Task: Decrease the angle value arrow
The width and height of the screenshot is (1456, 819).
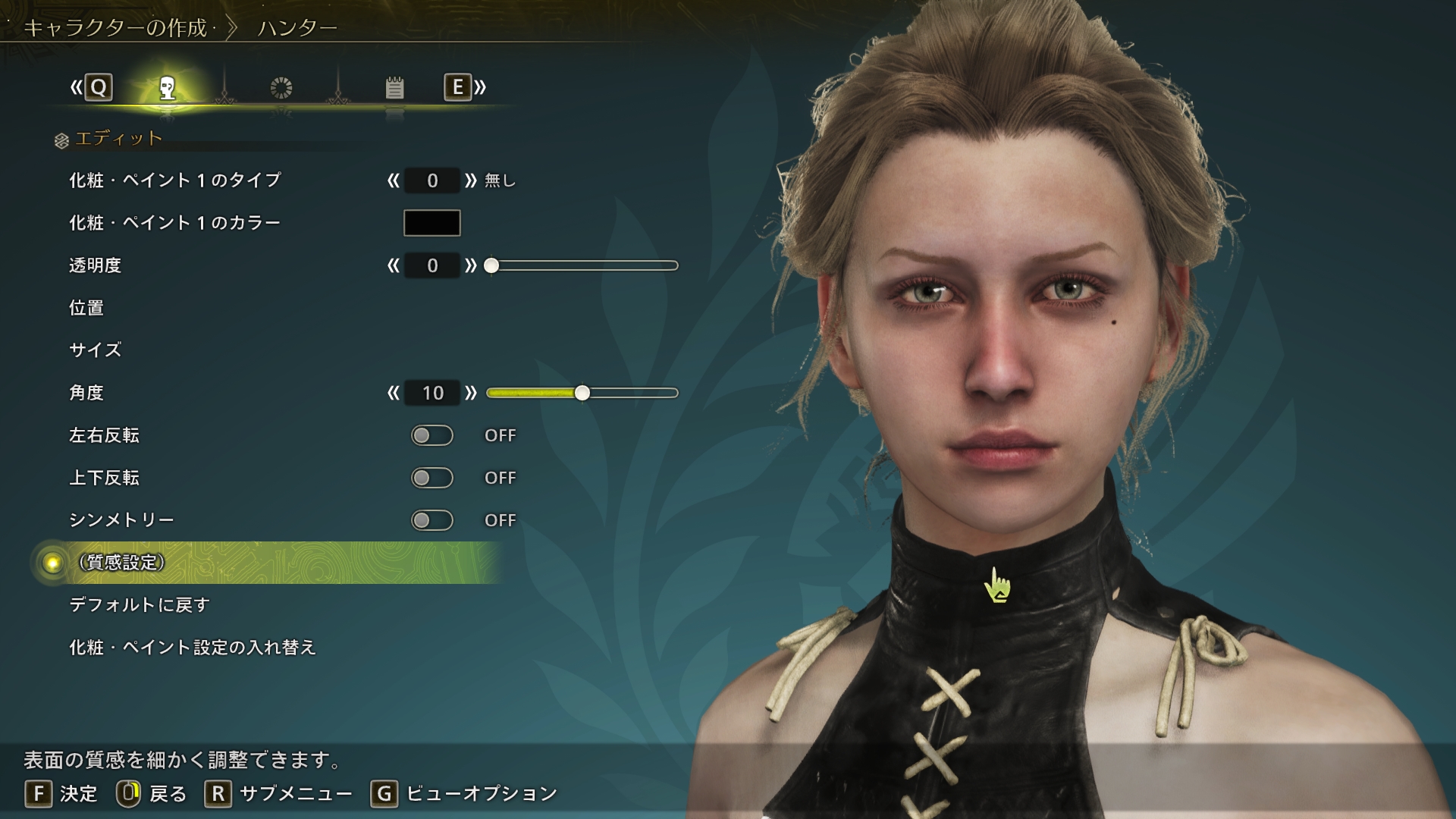Action: [393, 393]
